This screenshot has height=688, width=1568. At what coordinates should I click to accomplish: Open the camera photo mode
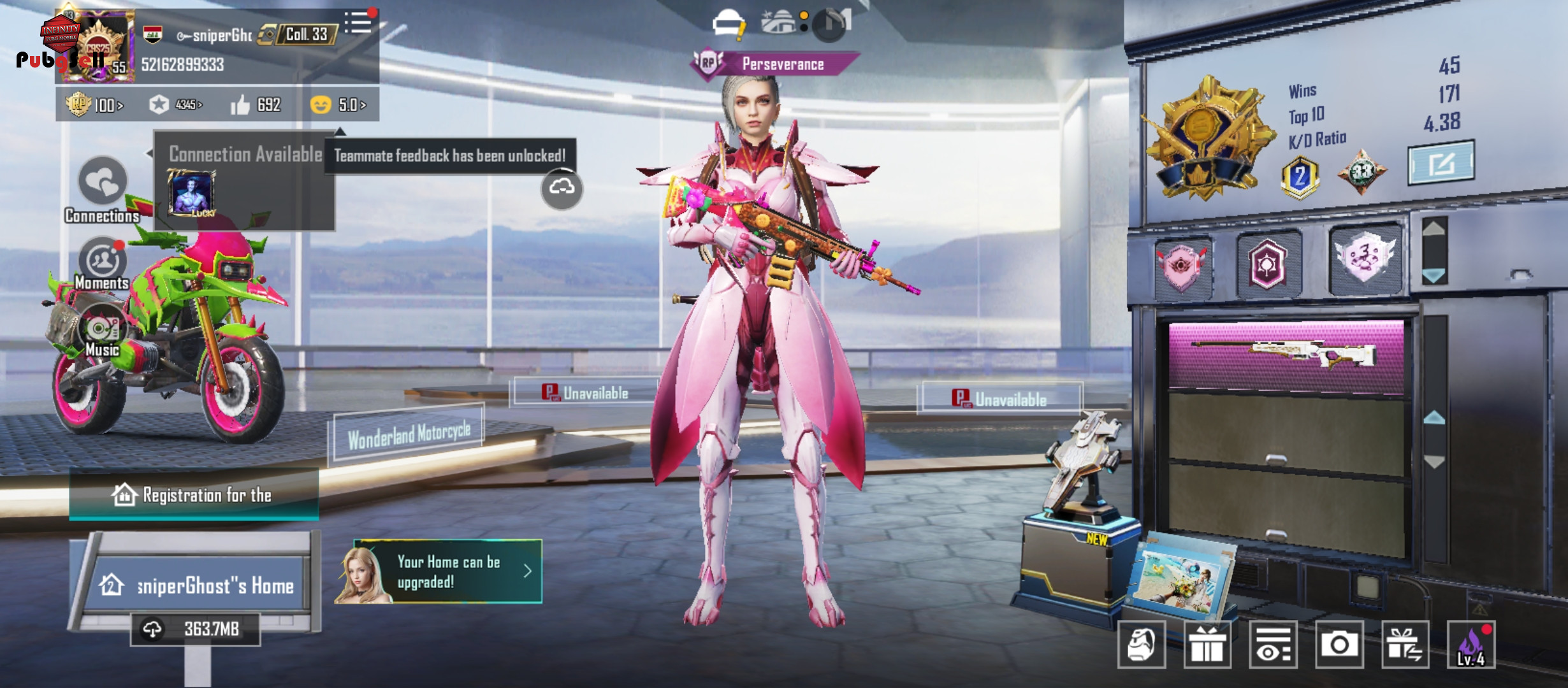(1339, 645)
